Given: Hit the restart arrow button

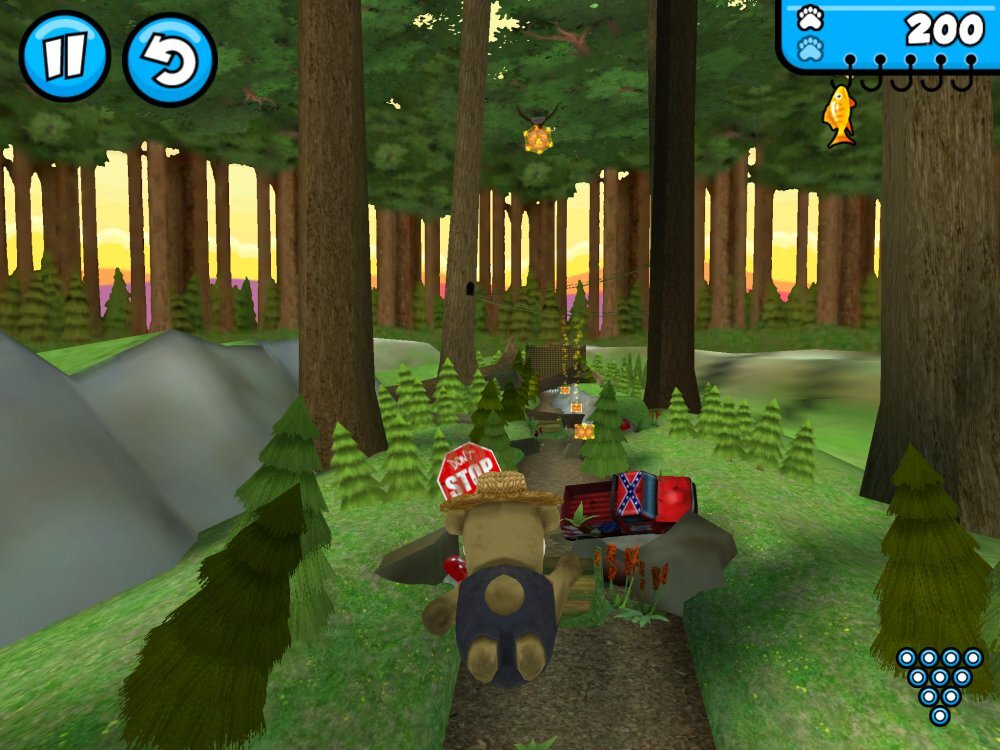Looking at the screenshot, I should (170, 58).
